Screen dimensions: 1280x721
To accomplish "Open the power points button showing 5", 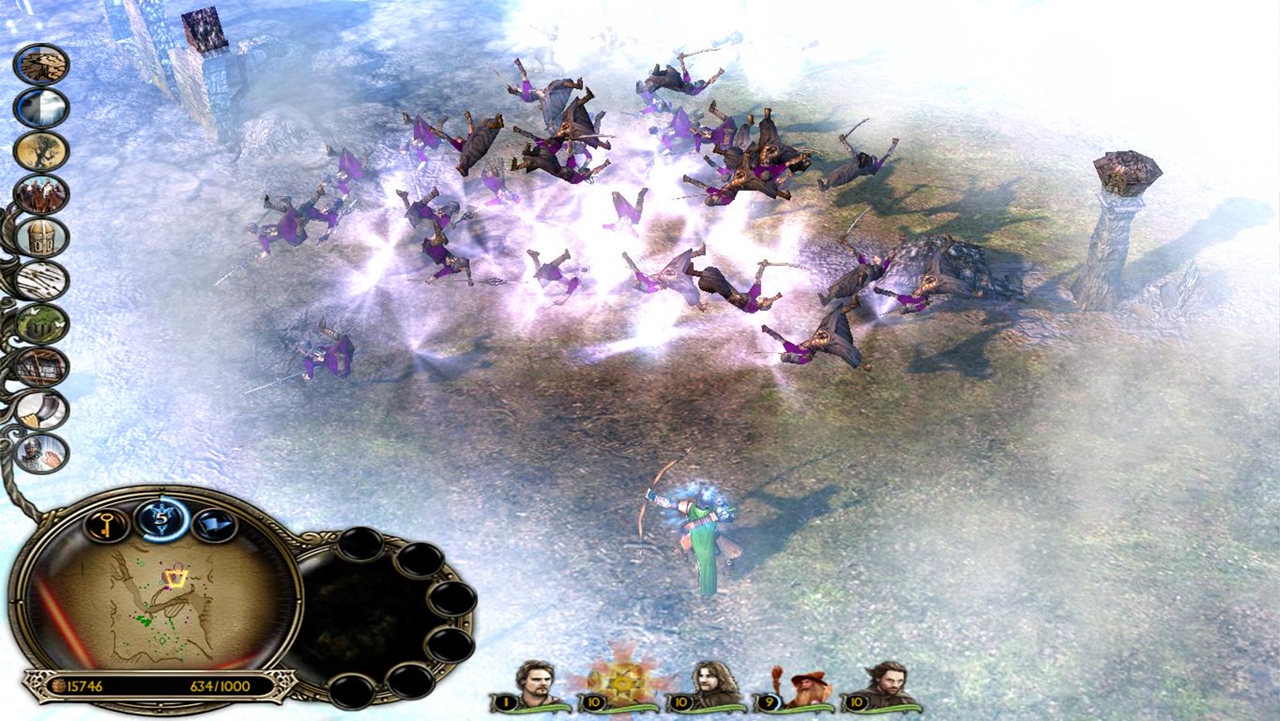I will (x=161, y=520).
